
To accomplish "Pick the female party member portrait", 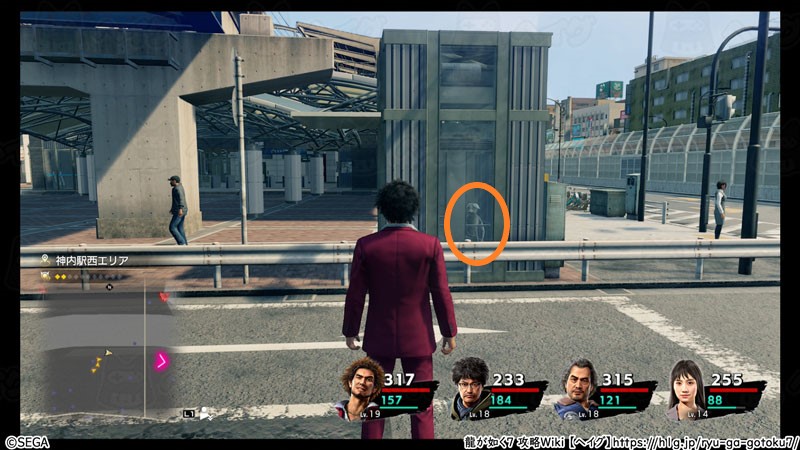I will tap(689, 387).
